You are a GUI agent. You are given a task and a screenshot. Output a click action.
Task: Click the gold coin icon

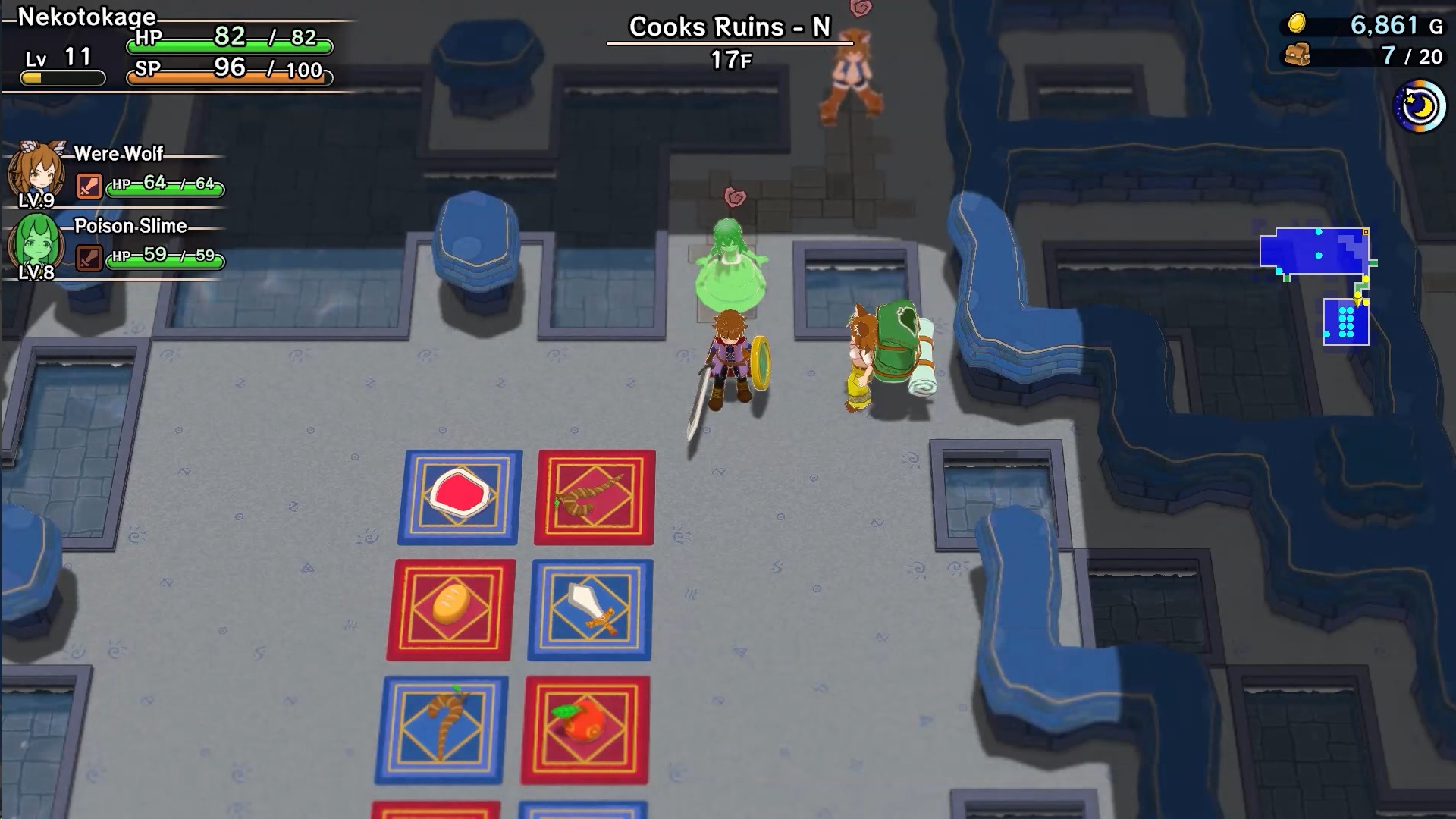(x=1298, y=24)
